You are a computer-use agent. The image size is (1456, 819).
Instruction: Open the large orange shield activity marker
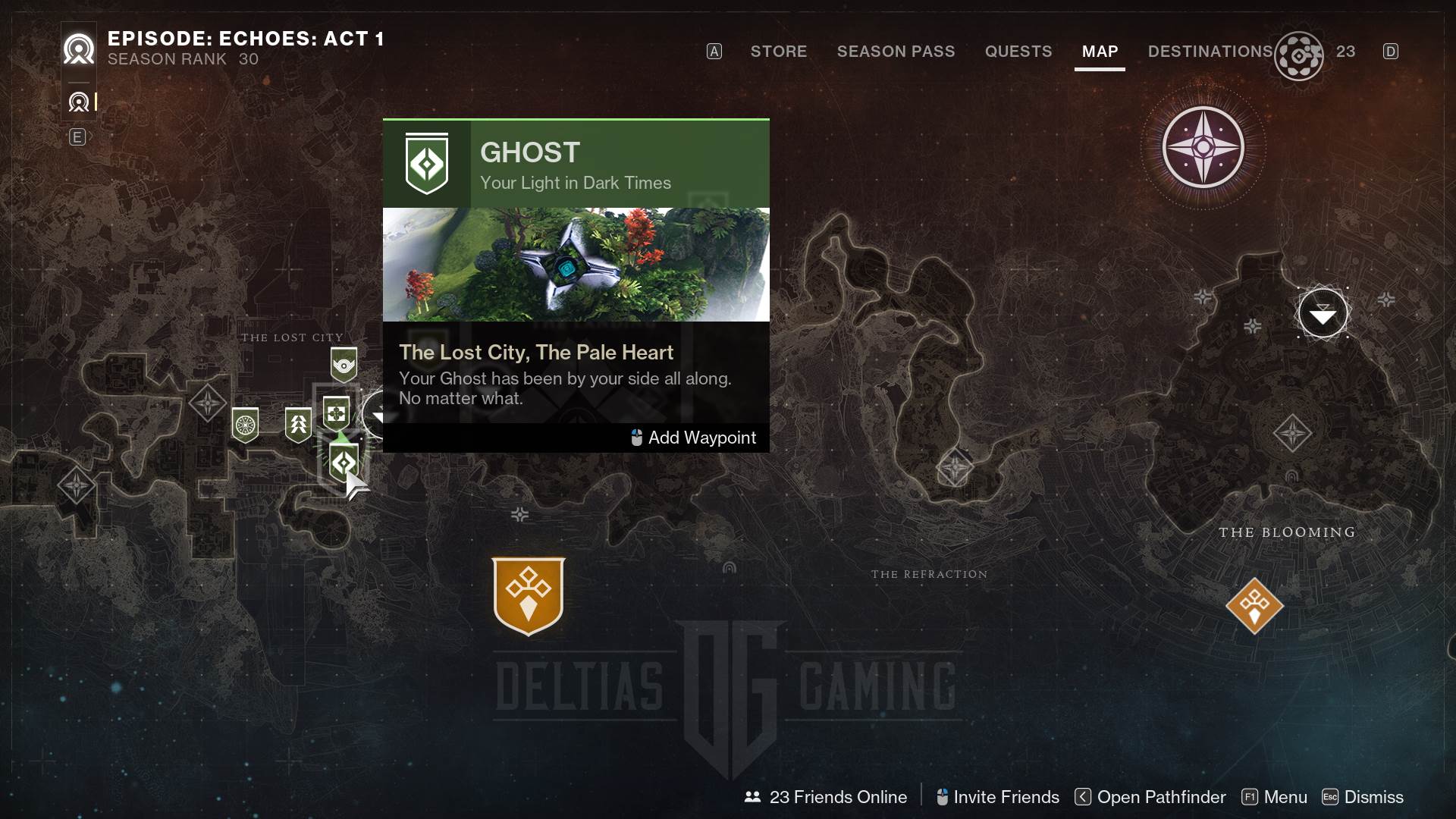pos(529,596)
